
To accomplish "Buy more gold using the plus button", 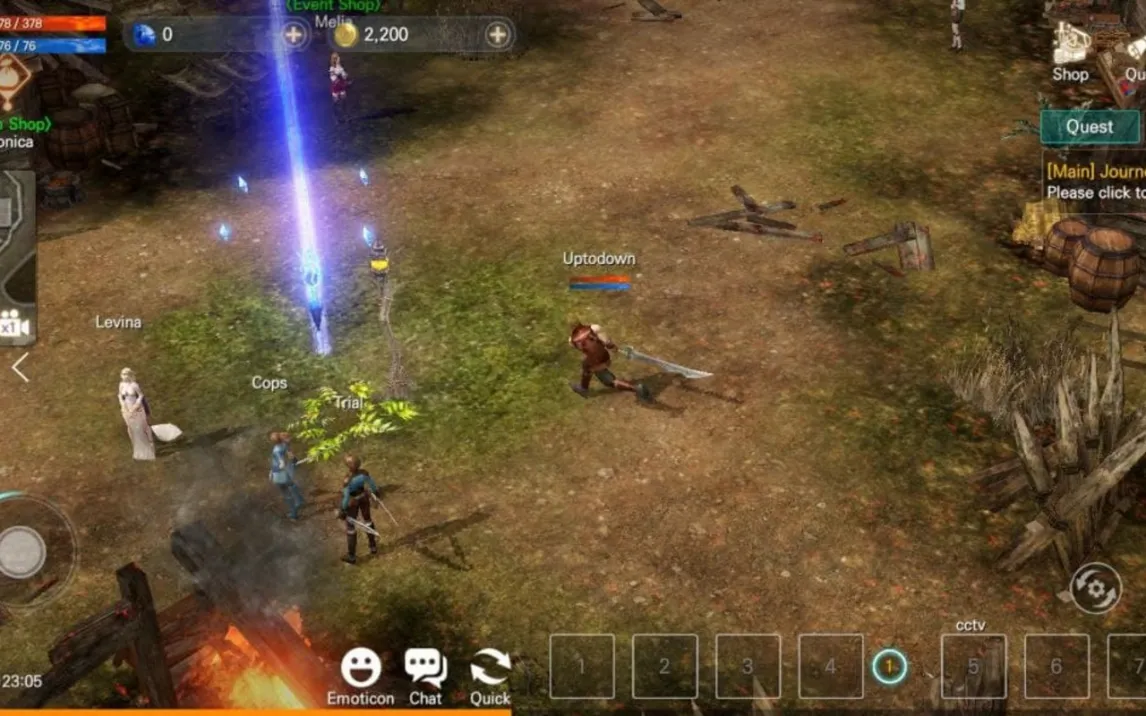I will click(497, 35).
